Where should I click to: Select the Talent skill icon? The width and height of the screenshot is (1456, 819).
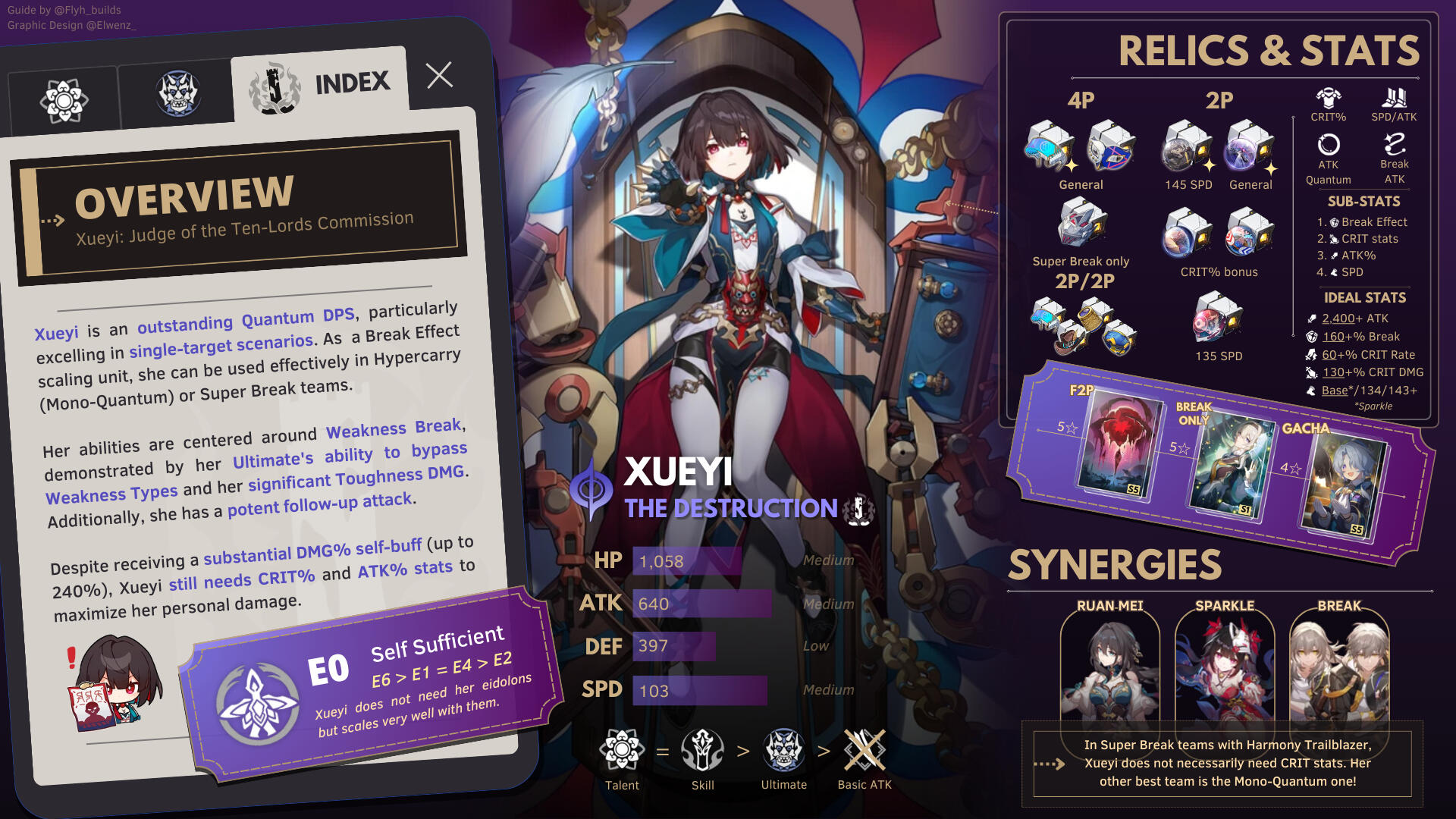point(622,750)
